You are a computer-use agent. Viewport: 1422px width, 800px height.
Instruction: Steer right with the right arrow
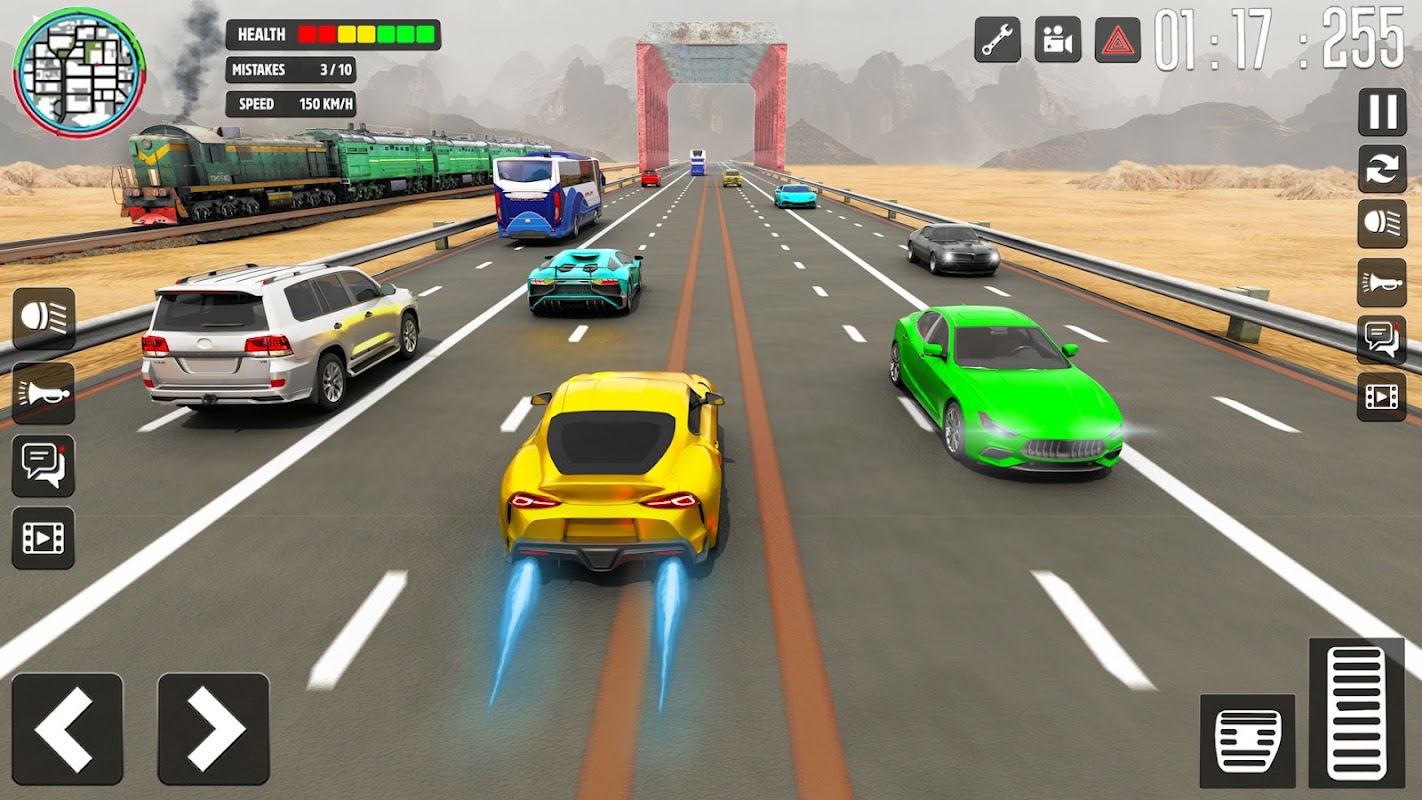click(213, 728)
